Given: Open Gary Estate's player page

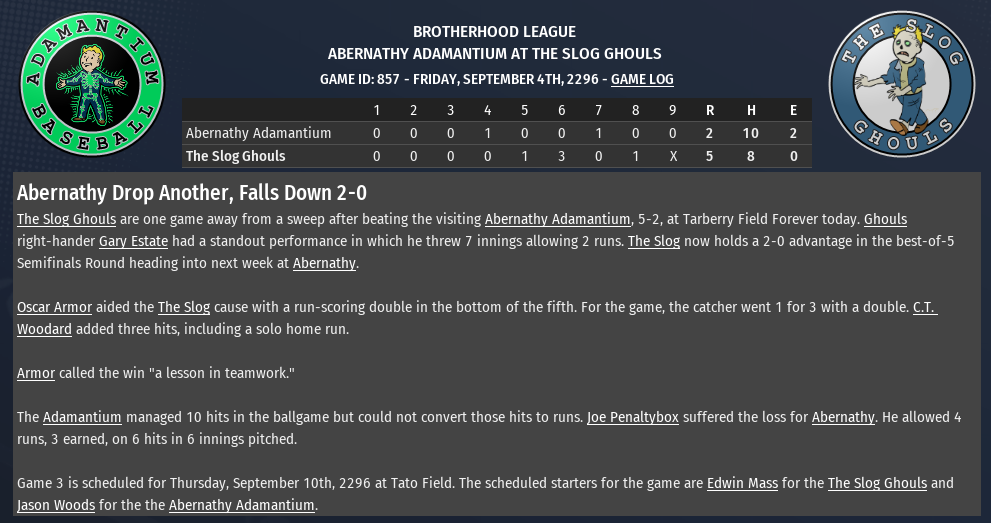Looking at the screenshot, I should pos(133,241).
